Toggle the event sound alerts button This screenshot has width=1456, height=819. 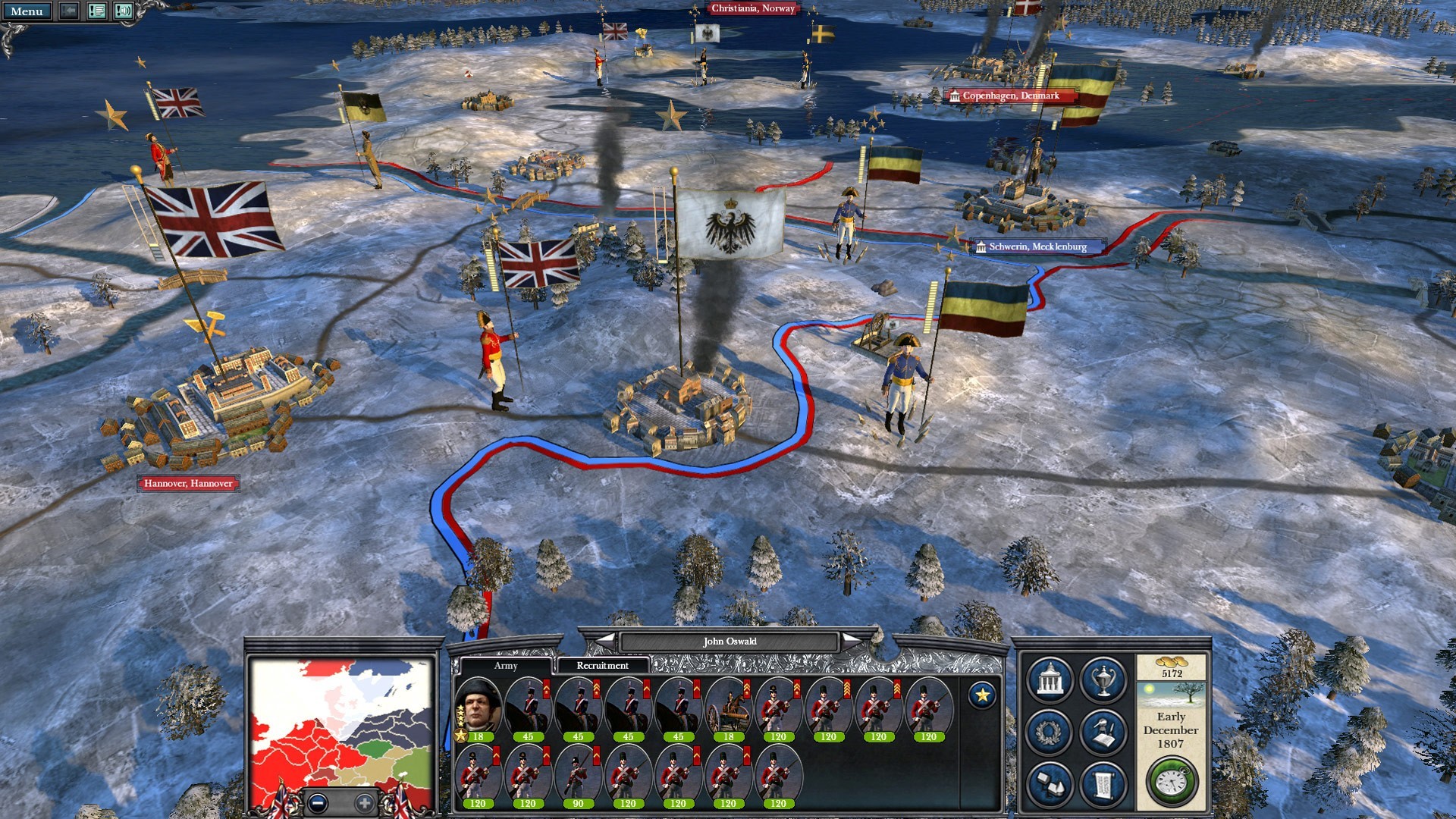123,11
